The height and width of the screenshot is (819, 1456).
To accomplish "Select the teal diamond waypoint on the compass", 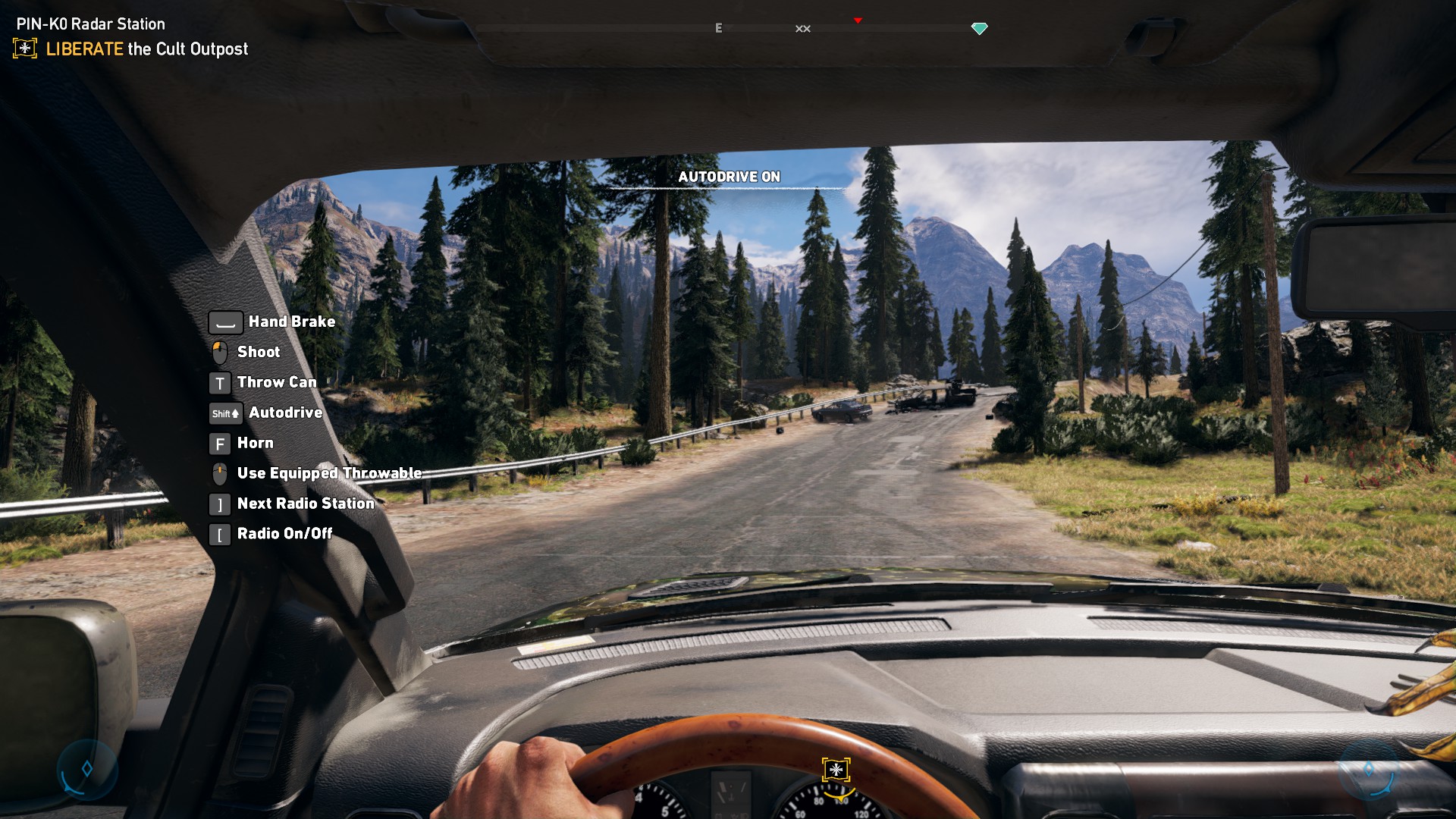I will [x=979, y=29].
